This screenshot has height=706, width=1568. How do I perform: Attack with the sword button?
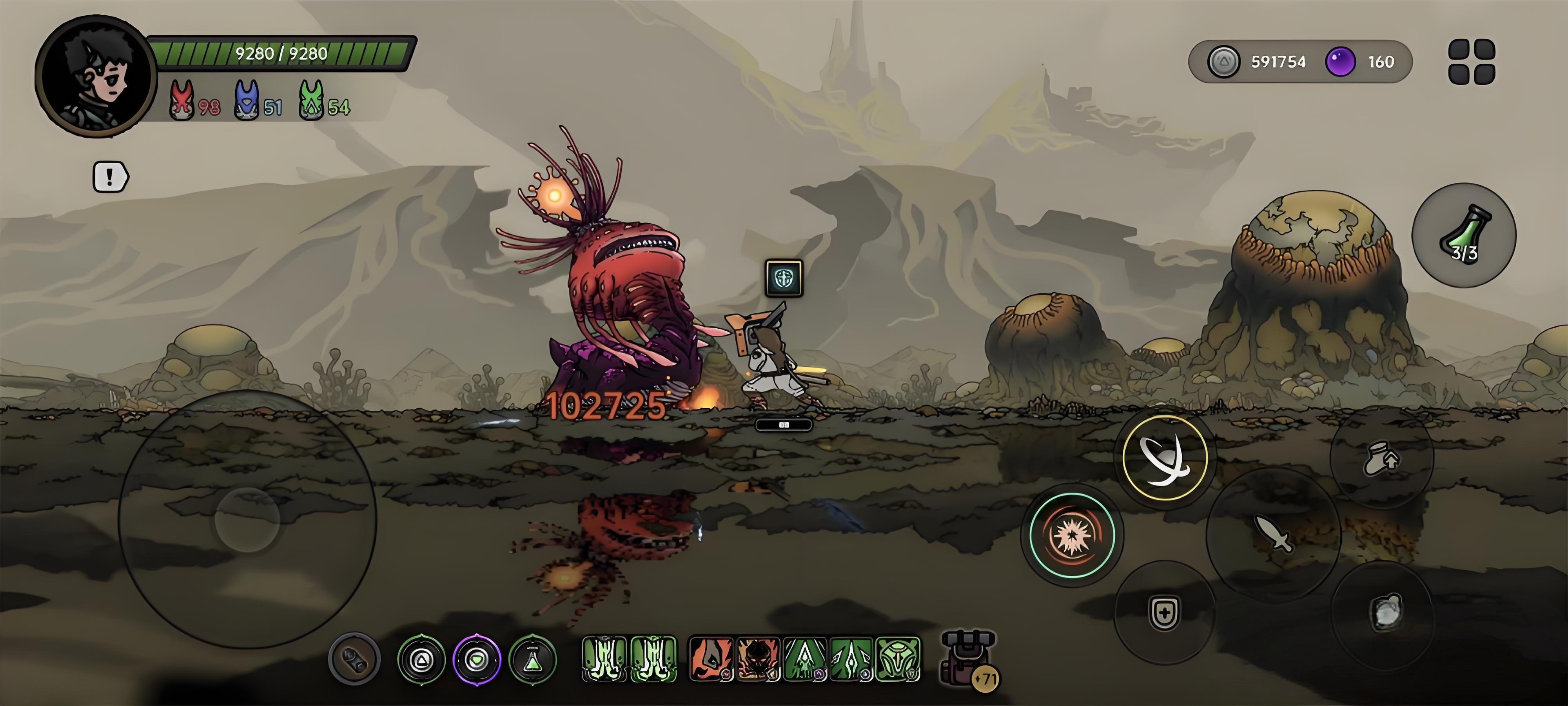(1273, 534)
